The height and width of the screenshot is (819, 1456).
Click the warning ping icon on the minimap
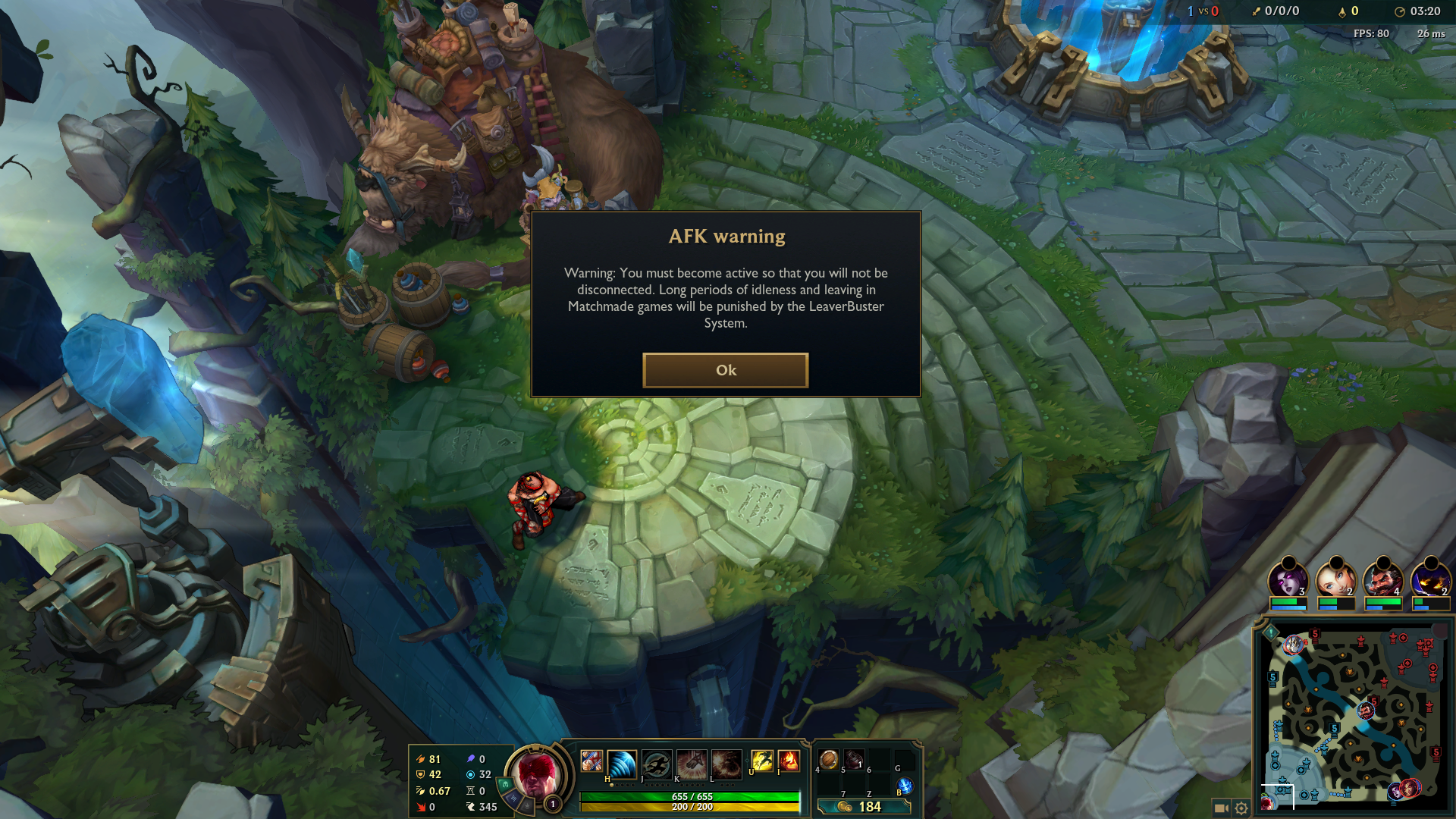pyautogui.click(x=1270, y=634)
